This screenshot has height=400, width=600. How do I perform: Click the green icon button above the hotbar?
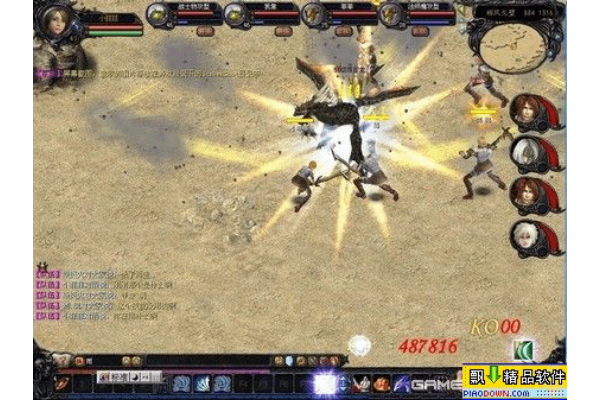522,349
